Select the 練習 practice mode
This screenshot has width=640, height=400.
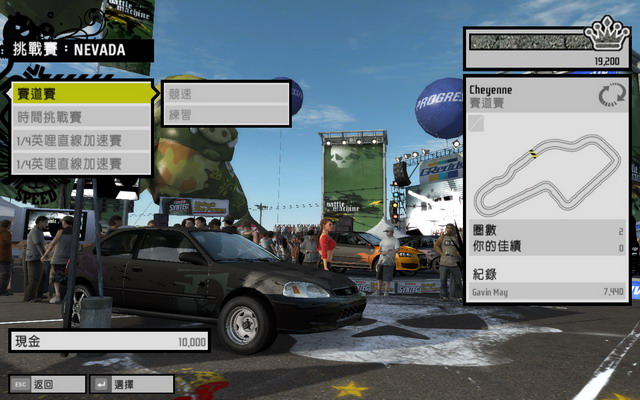[225, 115]
